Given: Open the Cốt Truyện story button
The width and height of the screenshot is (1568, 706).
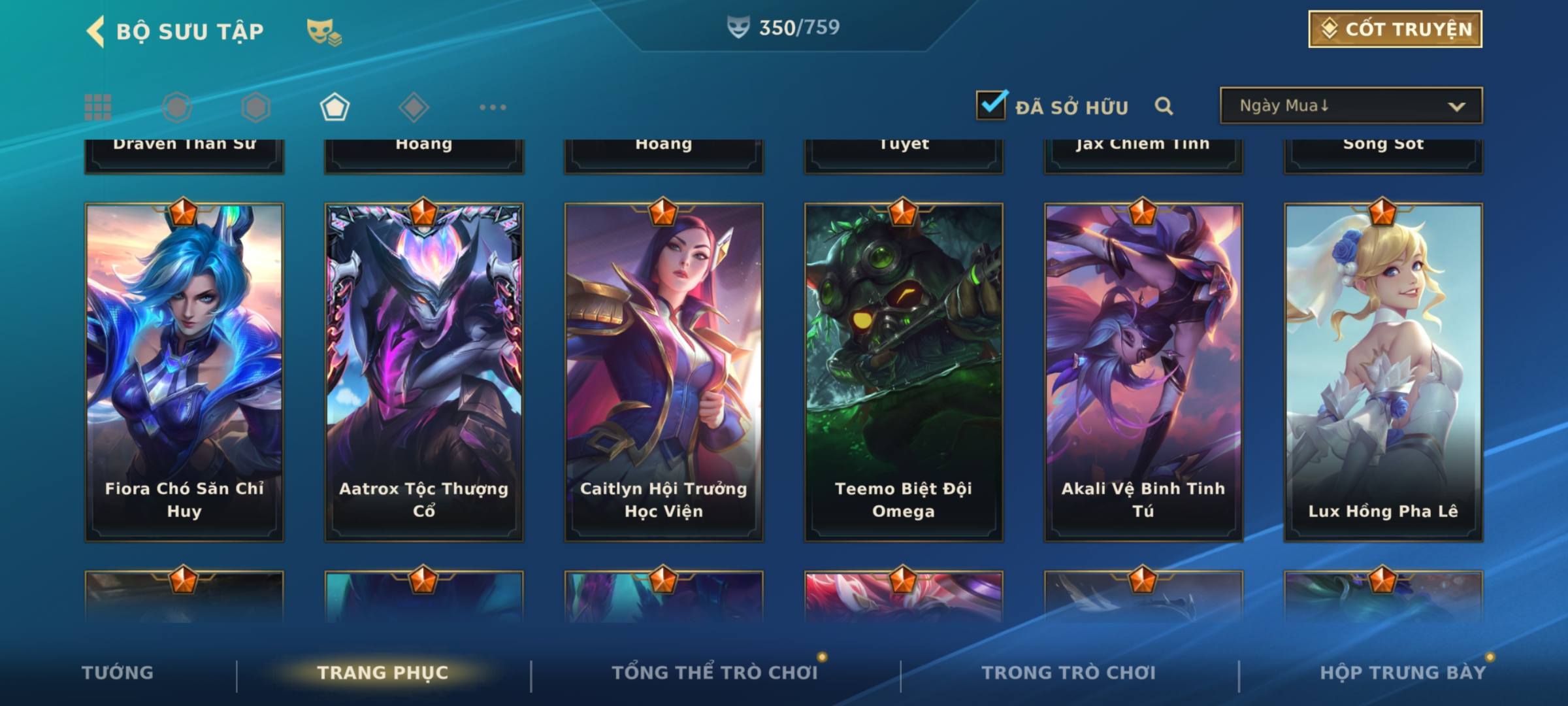Looking at the screenshot, I should 1395,29.
